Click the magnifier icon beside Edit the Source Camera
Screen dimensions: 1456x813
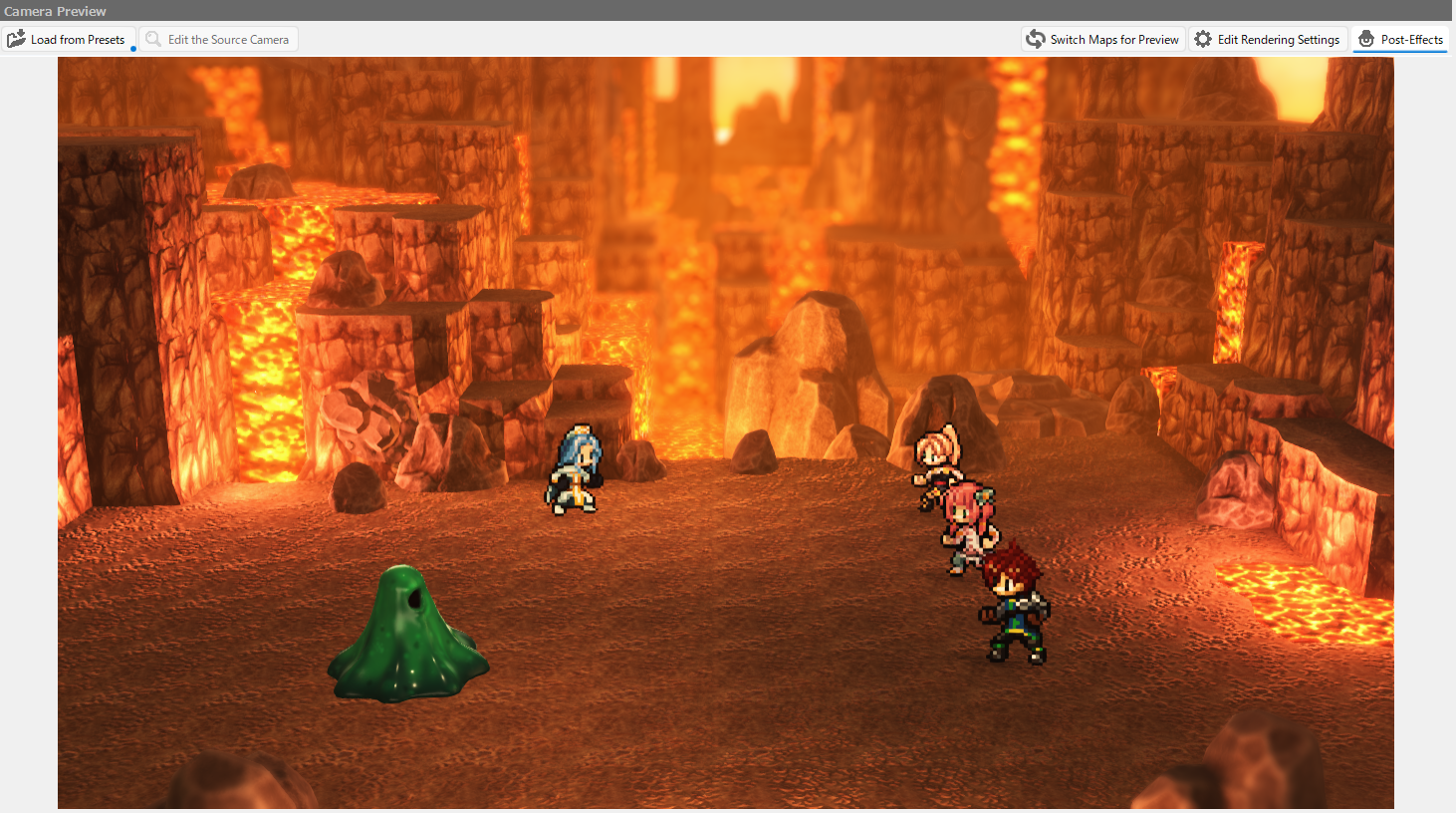153,38
